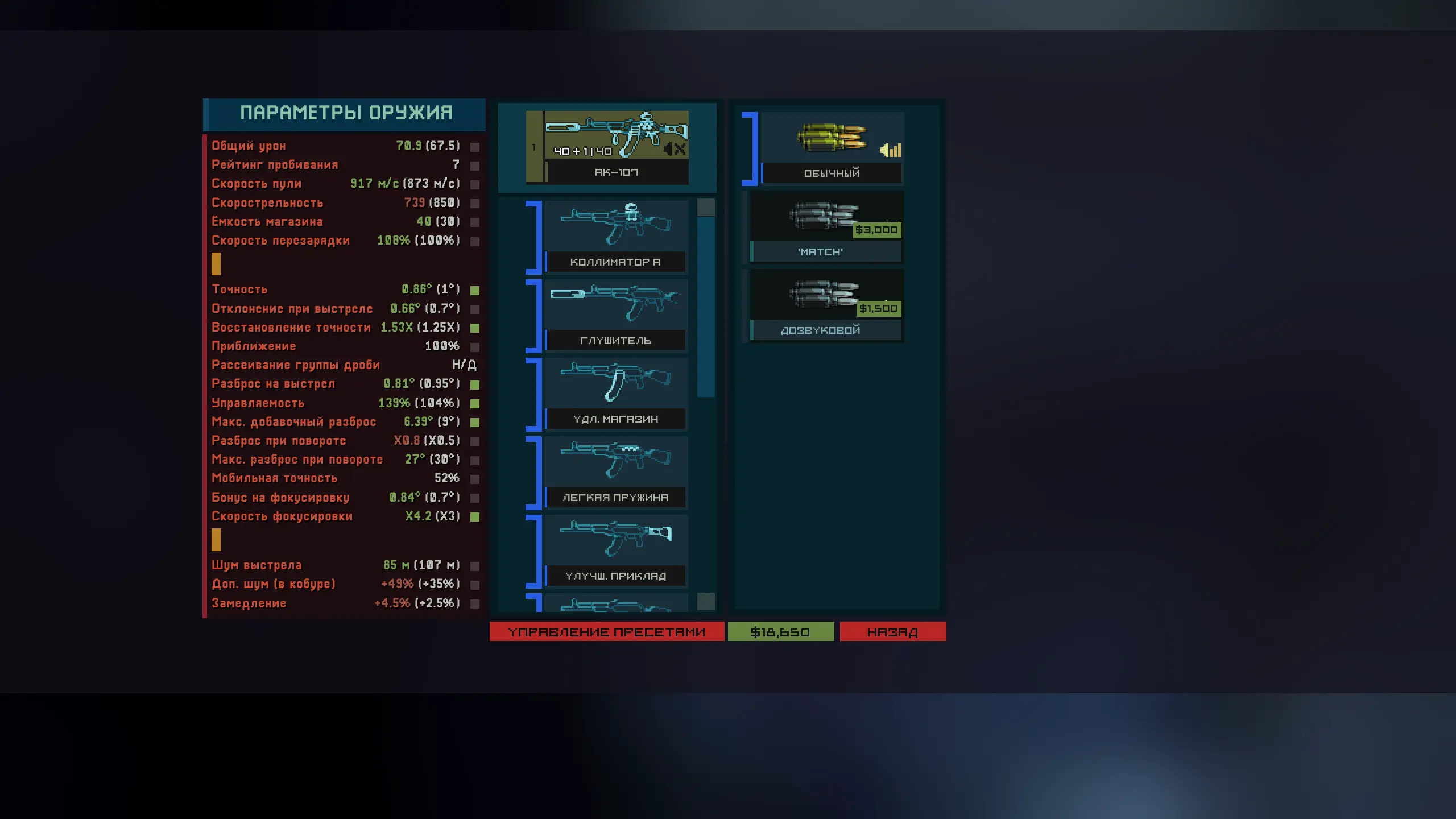Toggle the Управляемость stat checkbox
This screenshot has width=1456, height=819.
(x=475, y=404)
